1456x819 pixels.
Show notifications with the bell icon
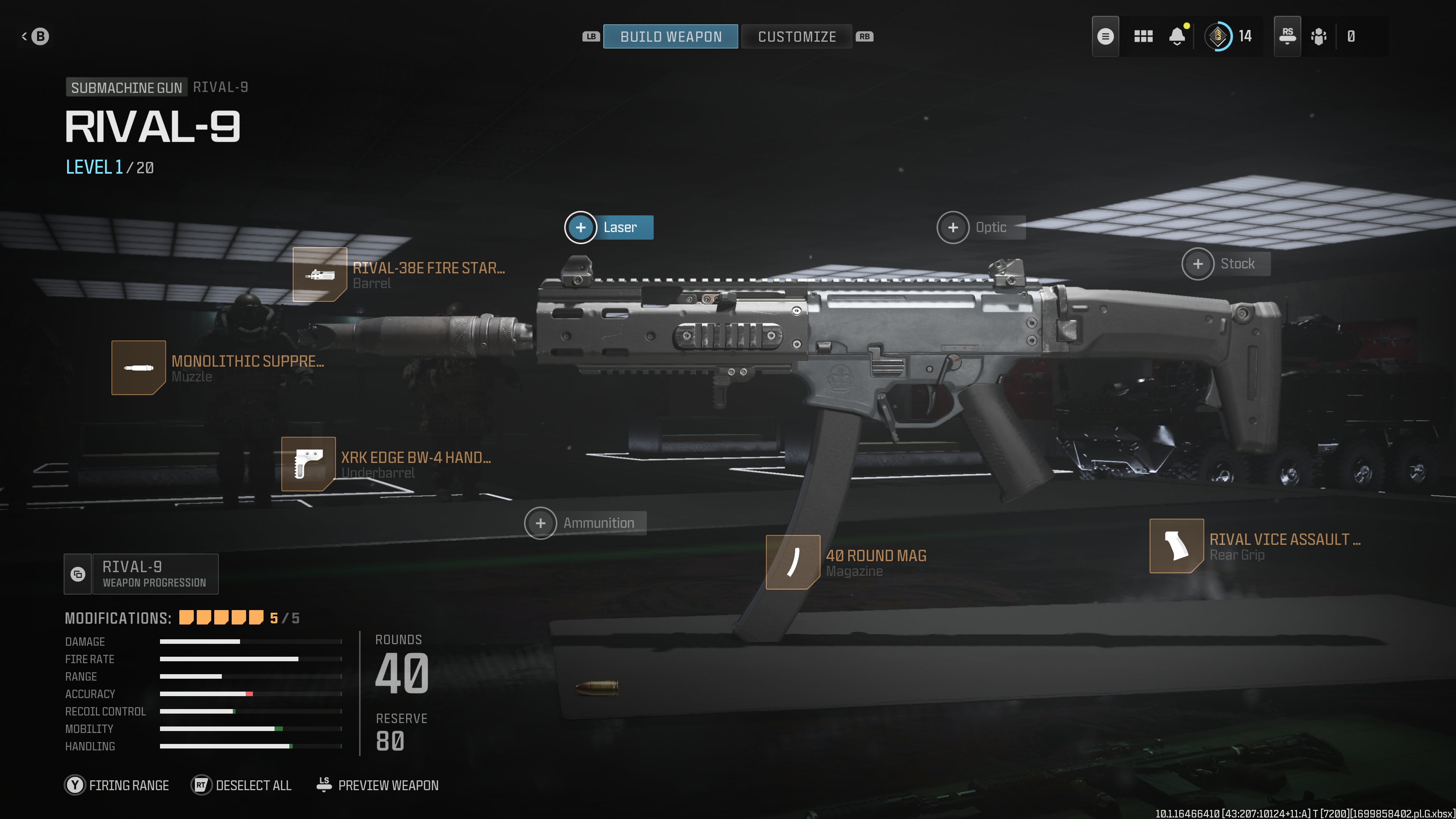(1177, 37)
